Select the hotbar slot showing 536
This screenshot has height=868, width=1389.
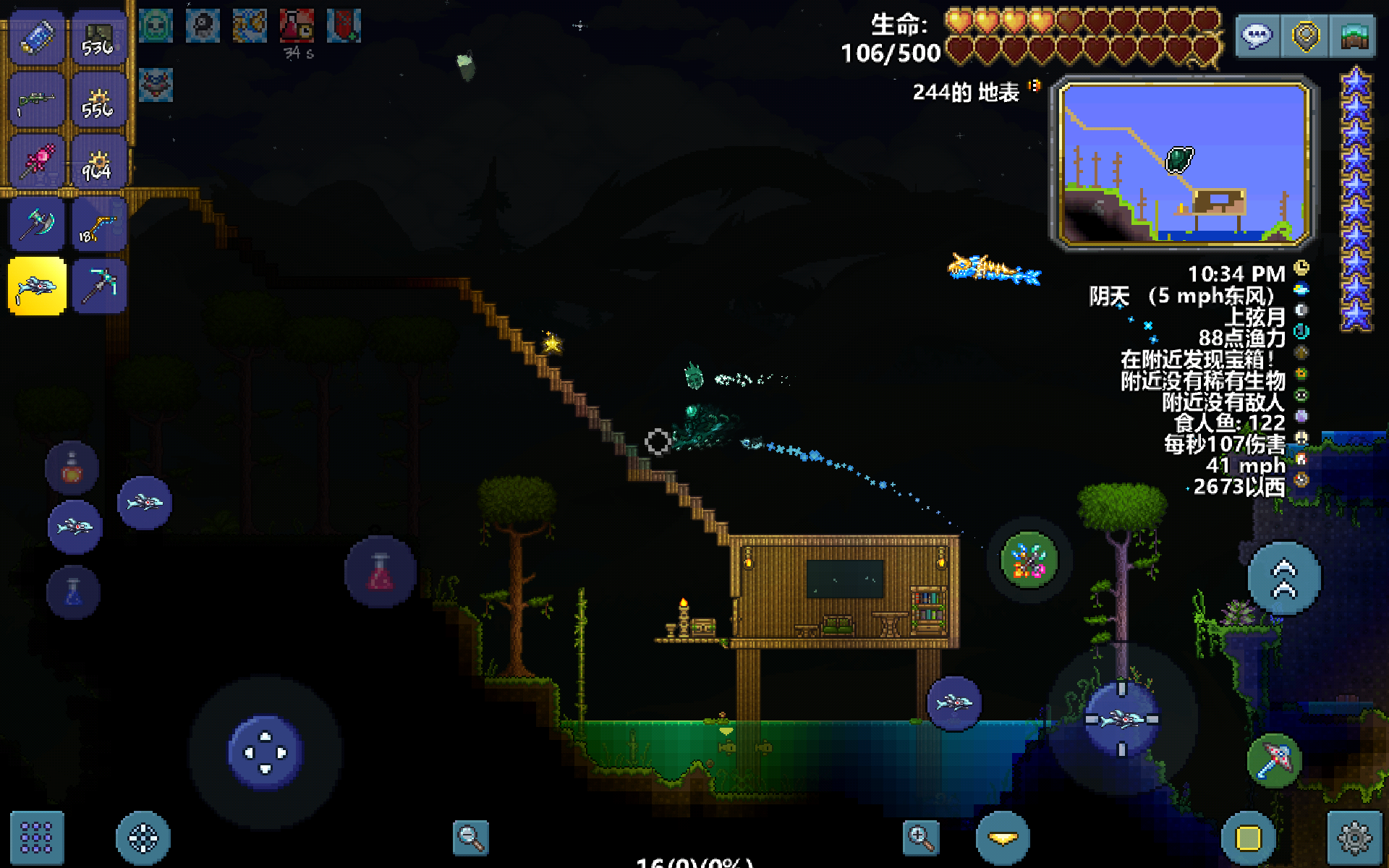click(x=99, y=39)
